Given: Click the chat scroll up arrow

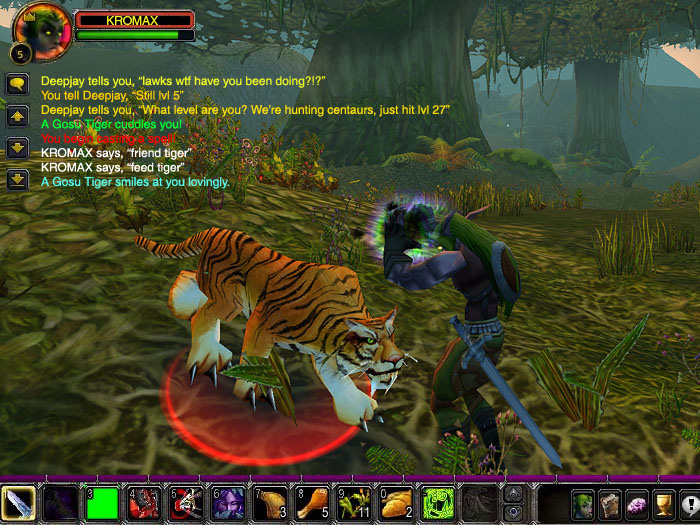Looking at the screenshot, I should (x=17, y=116).
